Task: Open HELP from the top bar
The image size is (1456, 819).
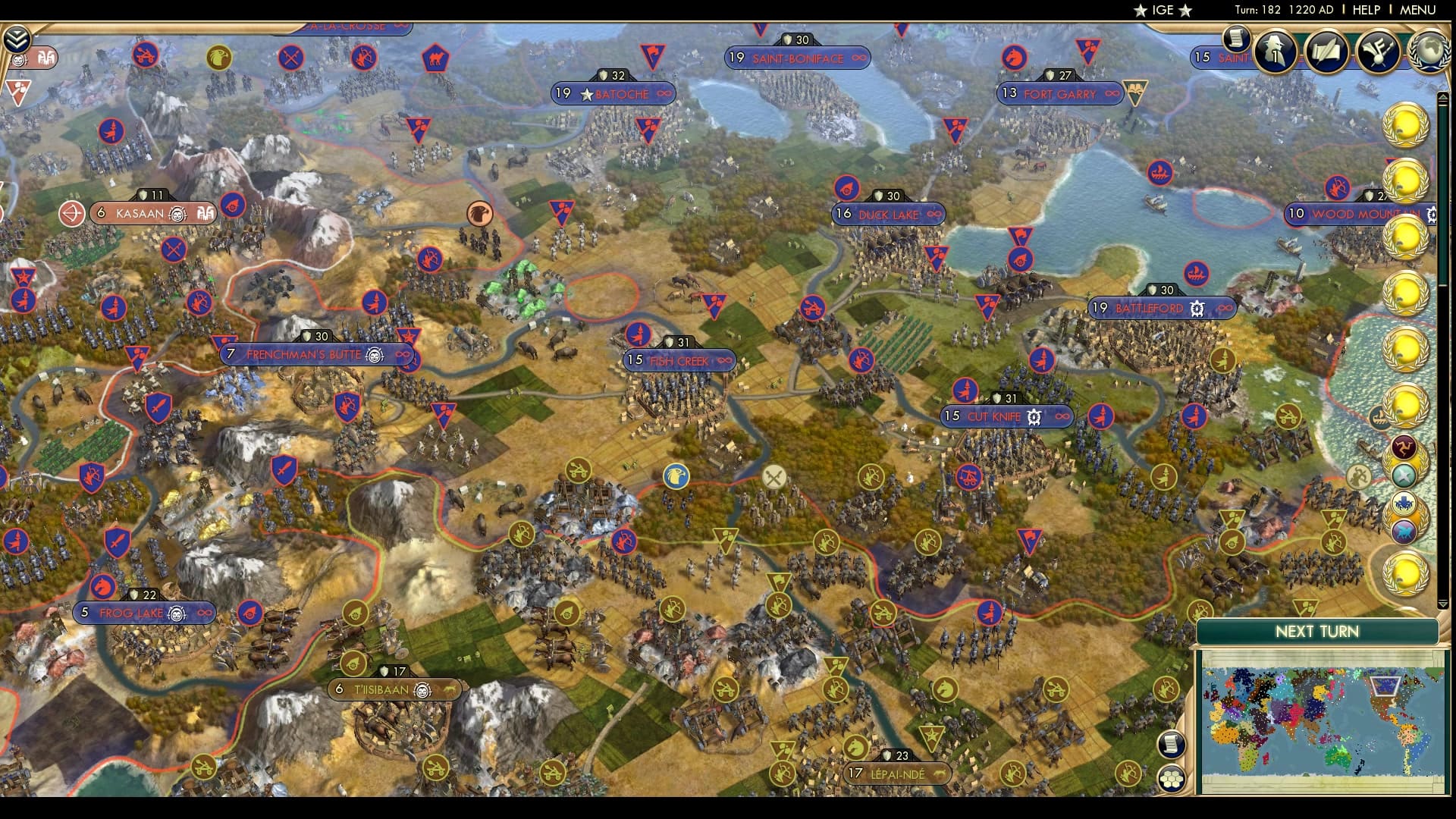Action: [1367, 11]
